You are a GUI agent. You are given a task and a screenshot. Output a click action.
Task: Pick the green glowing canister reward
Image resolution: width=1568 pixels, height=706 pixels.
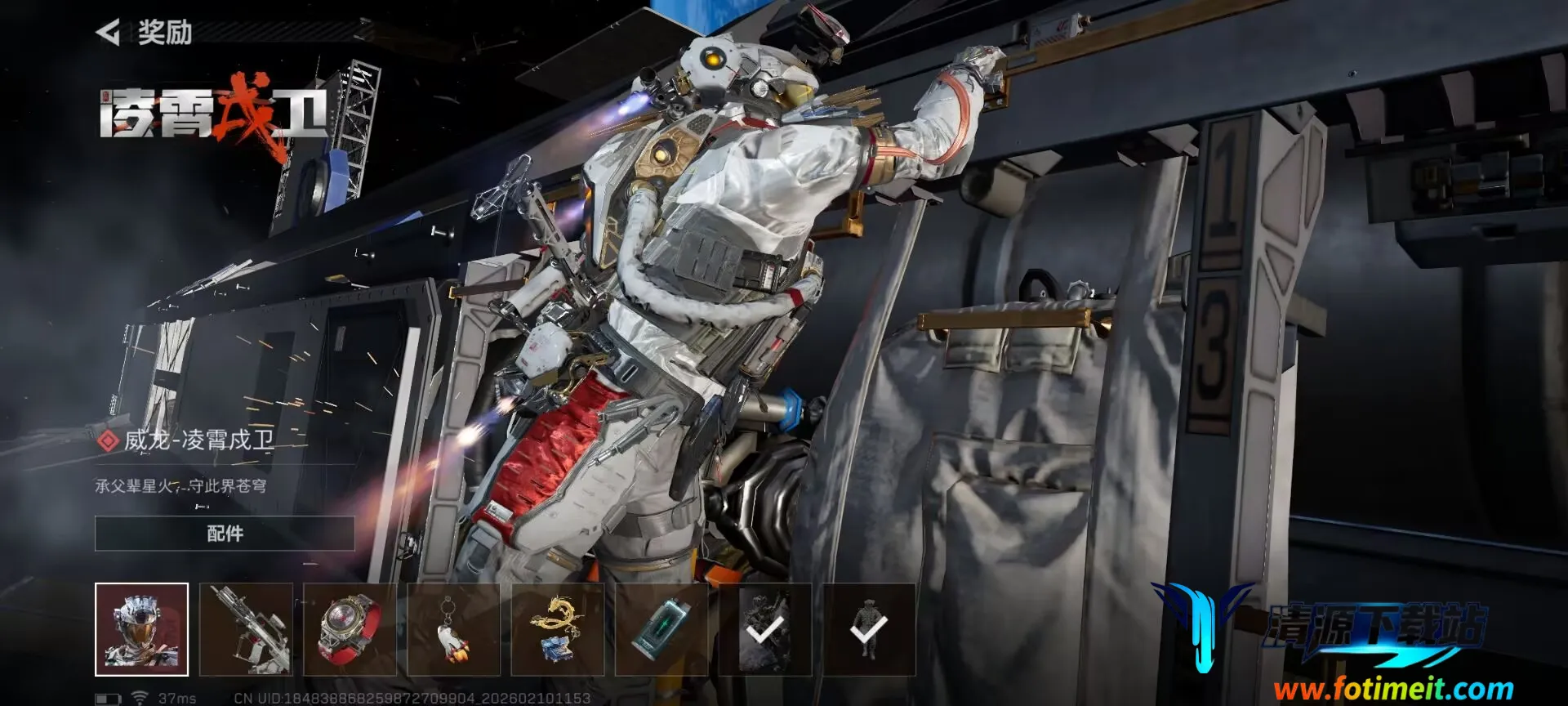pyautogui.click(x=661, y=629)
